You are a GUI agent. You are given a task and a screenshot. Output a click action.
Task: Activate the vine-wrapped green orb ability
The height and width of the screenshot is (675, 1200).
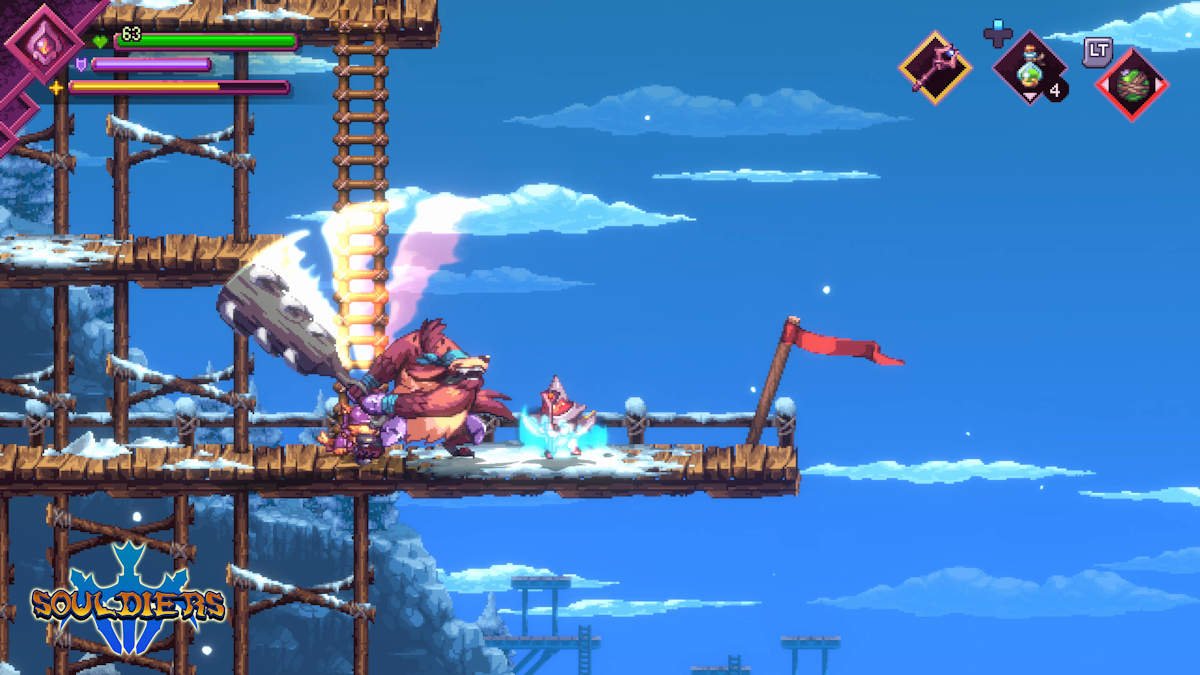1131,84
